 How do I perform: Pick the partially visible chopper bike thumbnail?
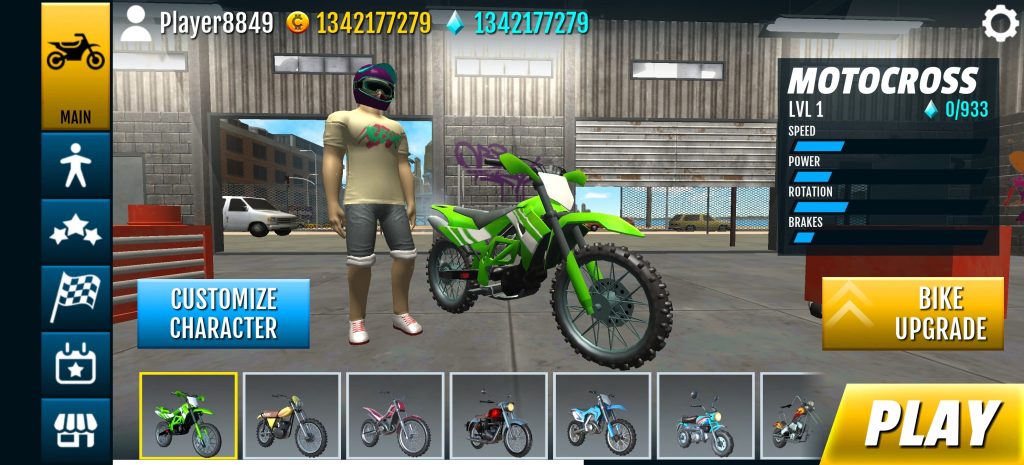tap(792, 416)
